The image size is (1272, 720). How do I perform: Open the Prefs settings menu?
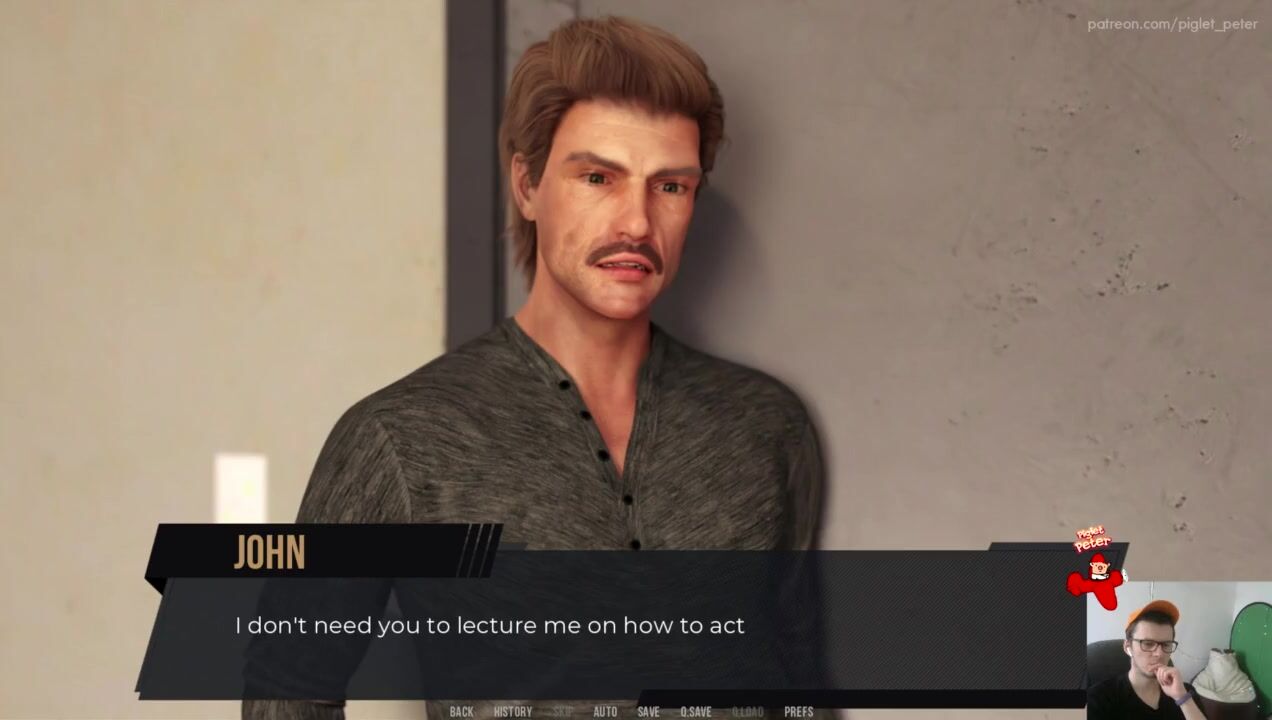click(x=798, y=712)
